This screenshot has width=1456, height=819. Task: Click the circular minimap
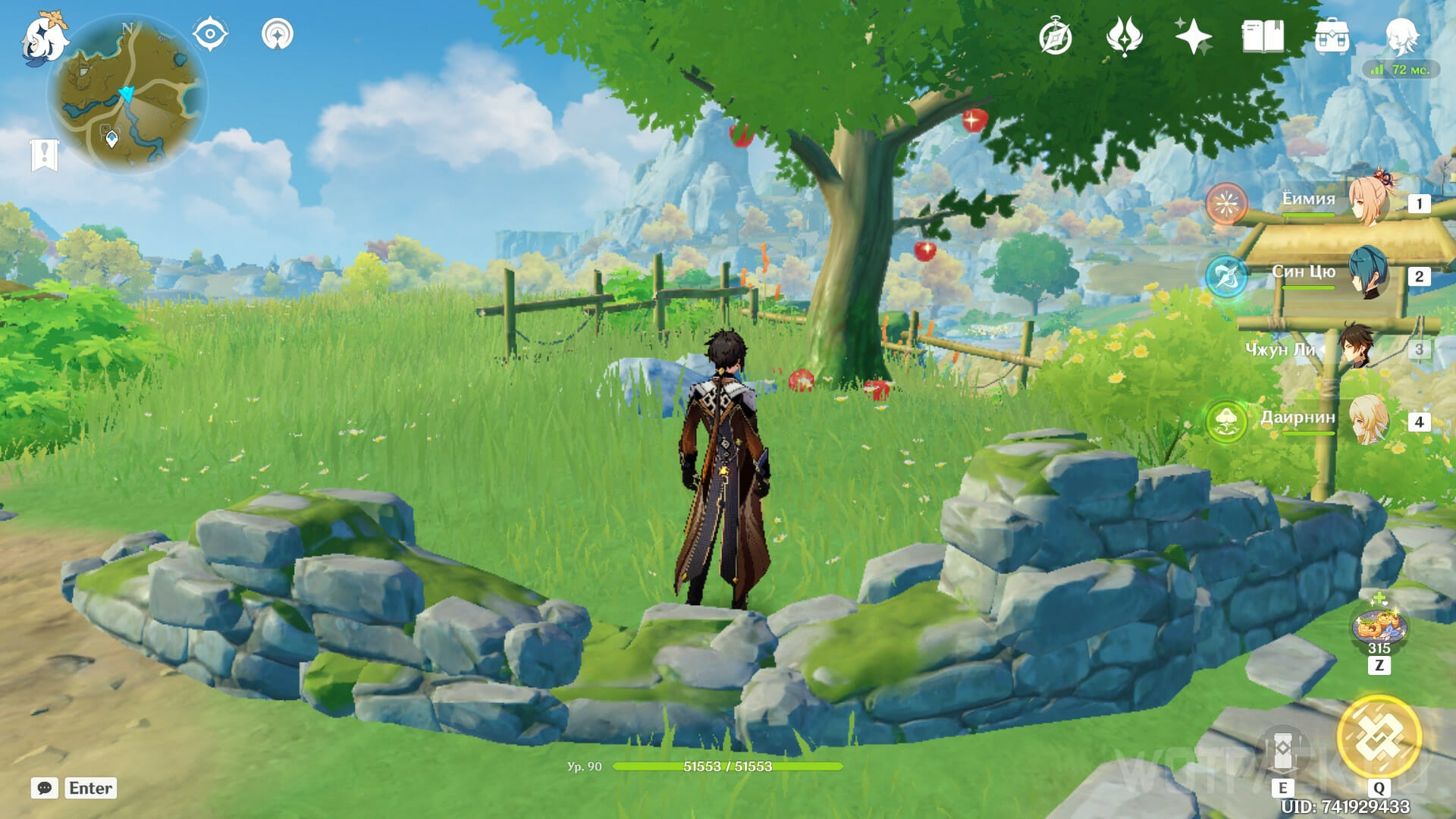[x=127, y=96]
